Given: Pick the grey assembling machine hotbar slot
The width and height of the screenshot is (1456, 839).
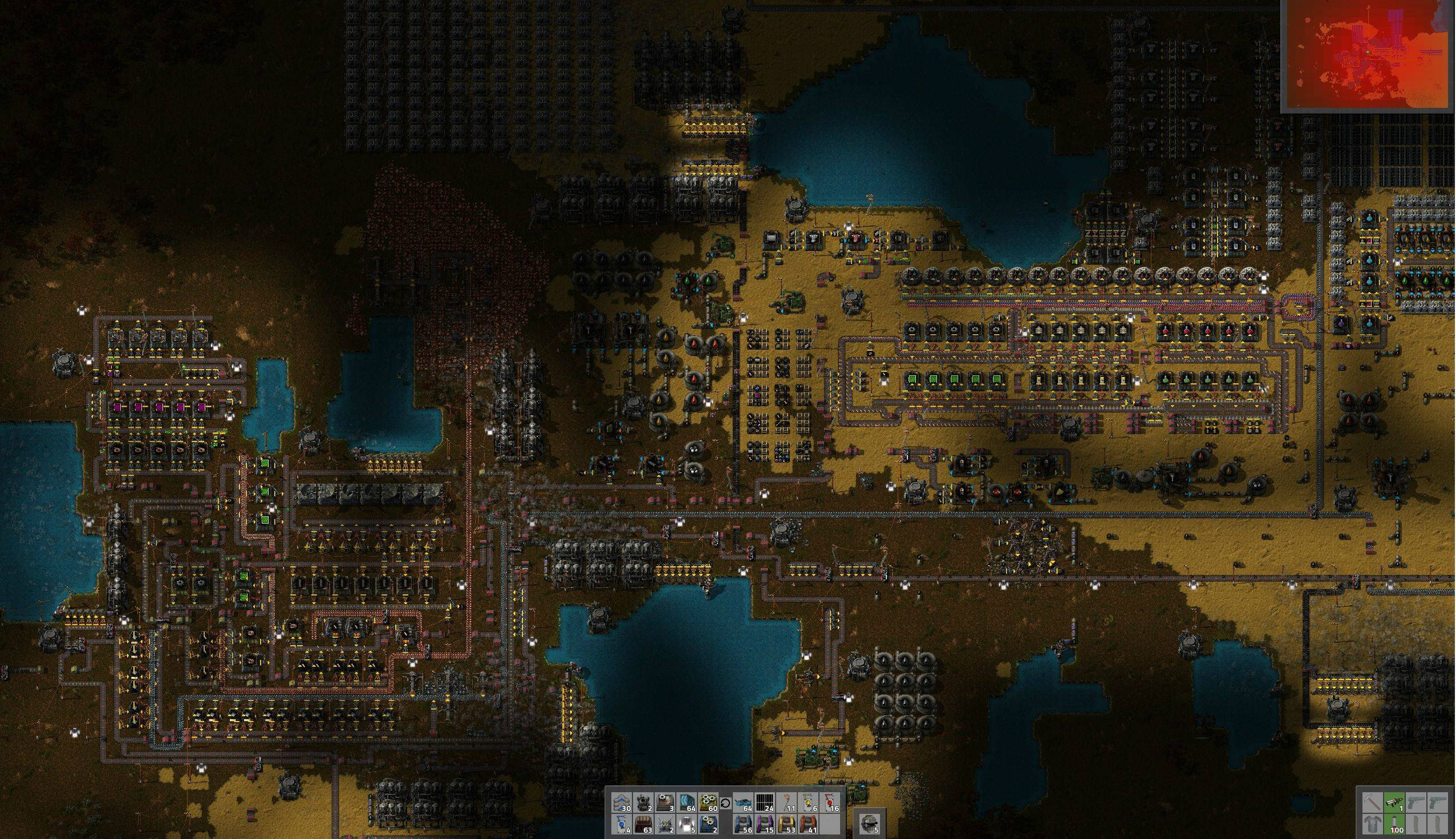Looking at the screenshot, I should click(666, 802).
